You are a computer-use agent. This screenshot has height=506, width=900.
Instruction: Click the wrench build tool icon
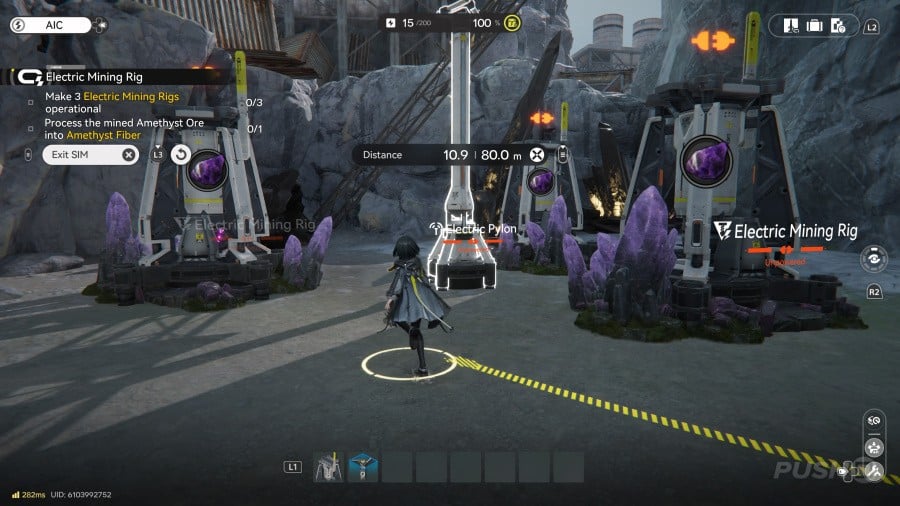click(x=874, y=471)
